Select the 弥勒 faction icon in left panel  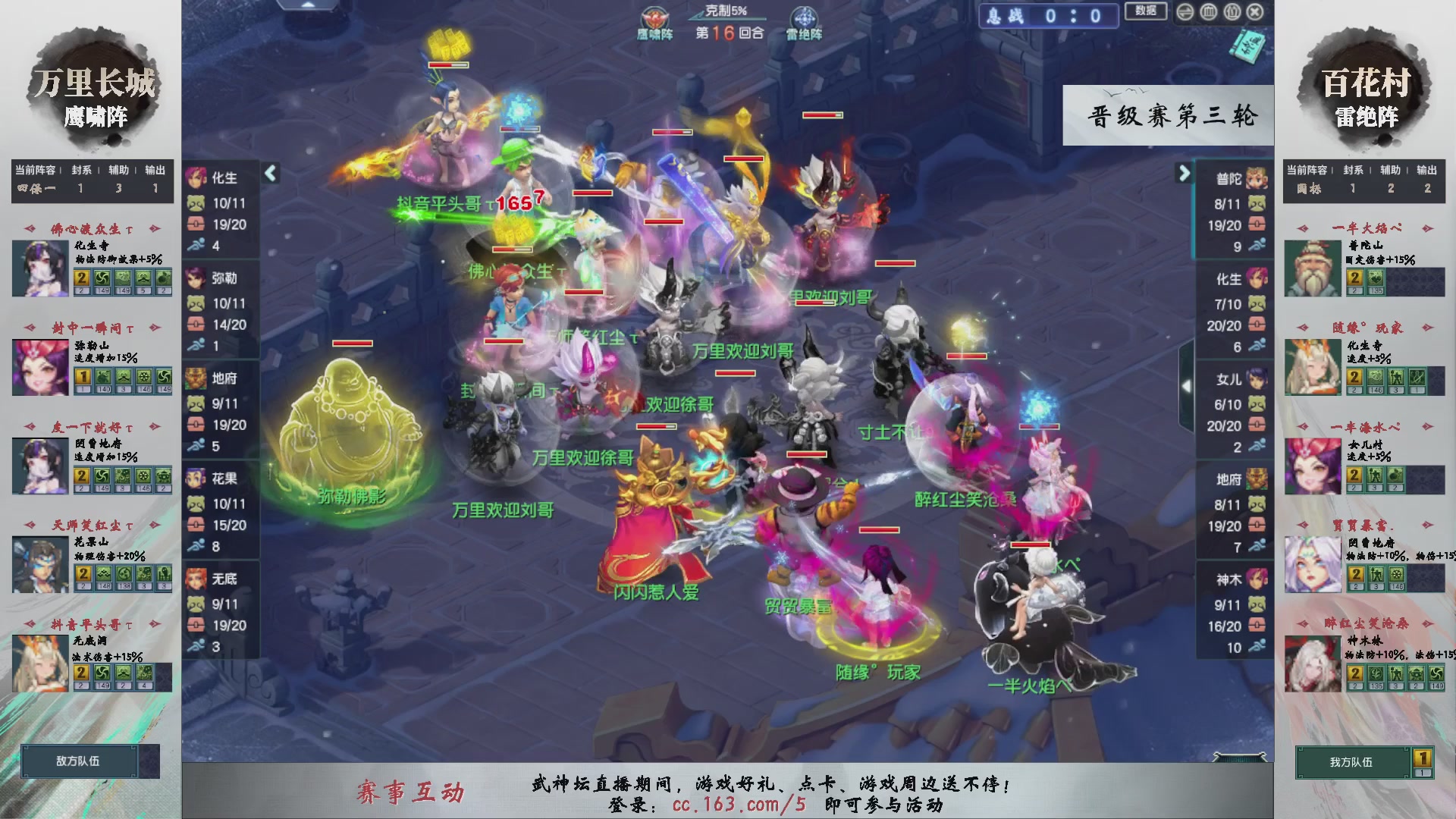[x=197, y=279]
